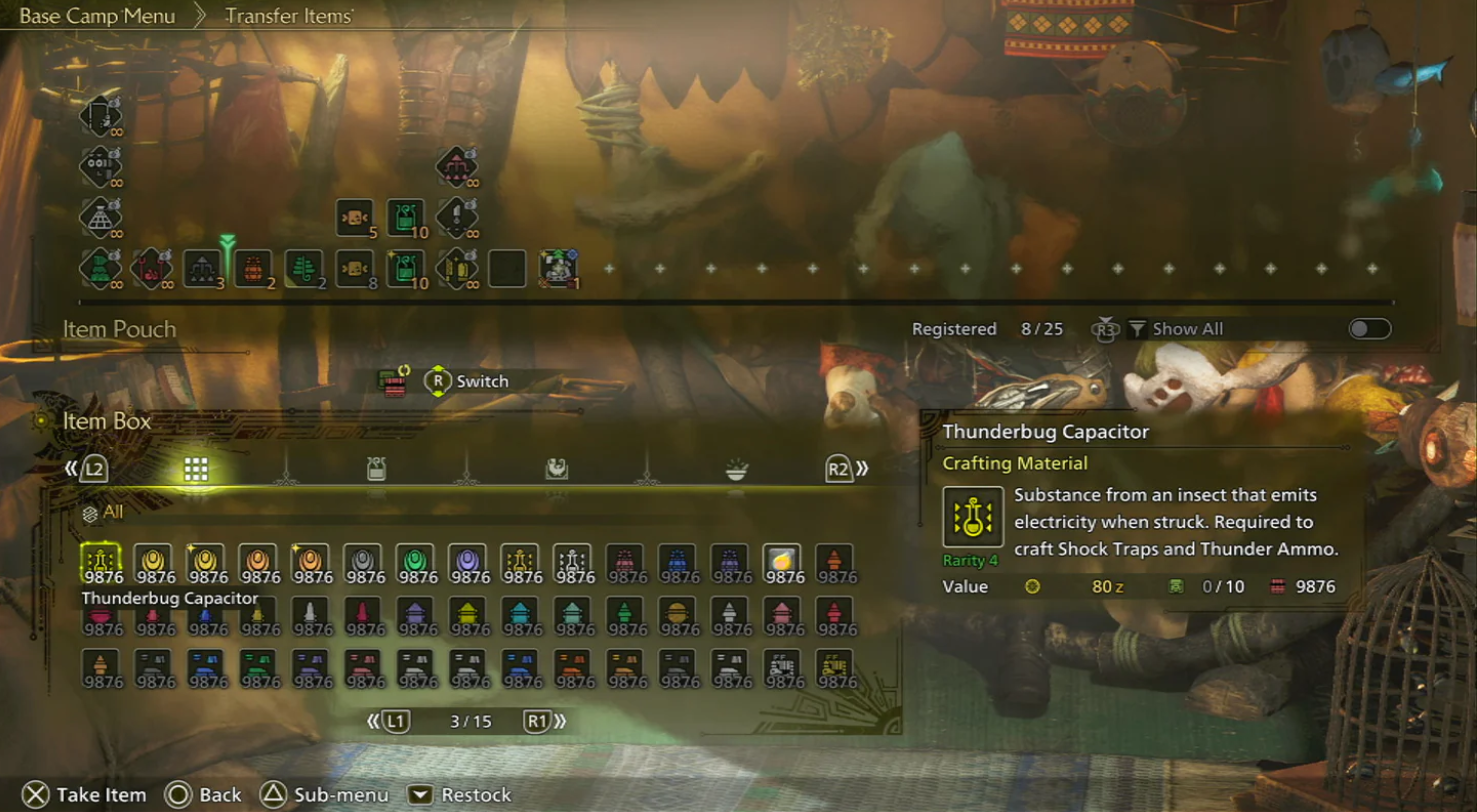Pick the green fishing rod pouch icon

100,268
